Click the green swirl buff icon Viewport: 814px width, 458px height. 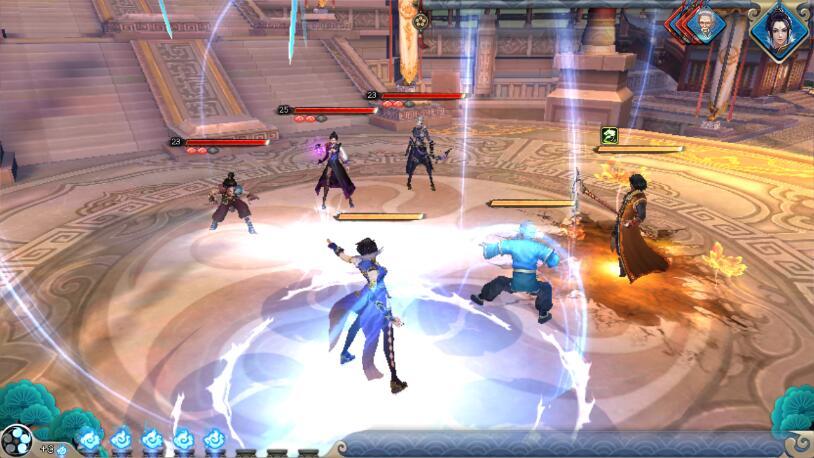[x=608, y=135]
